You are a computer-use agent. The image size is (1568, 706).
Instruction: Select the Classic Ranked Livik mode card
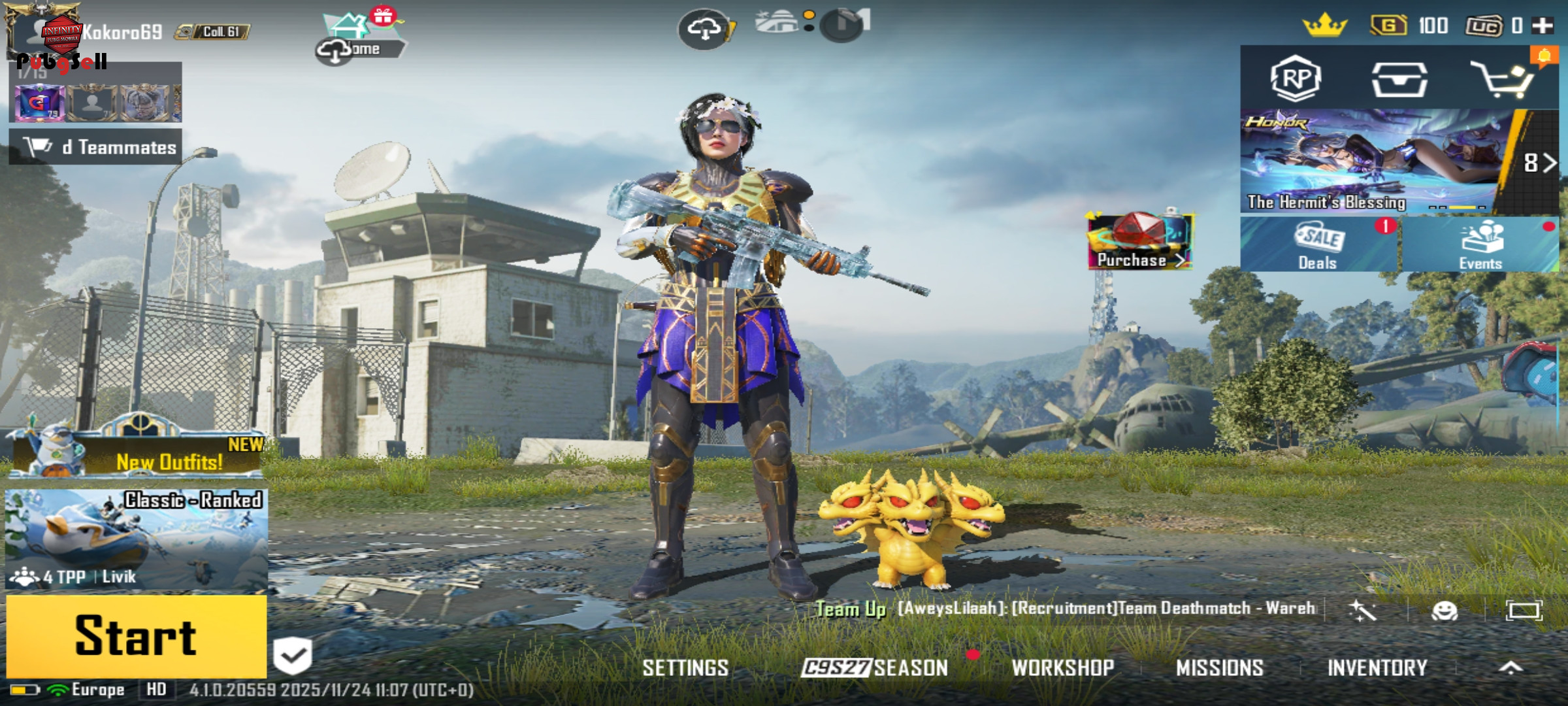(136, 539)
